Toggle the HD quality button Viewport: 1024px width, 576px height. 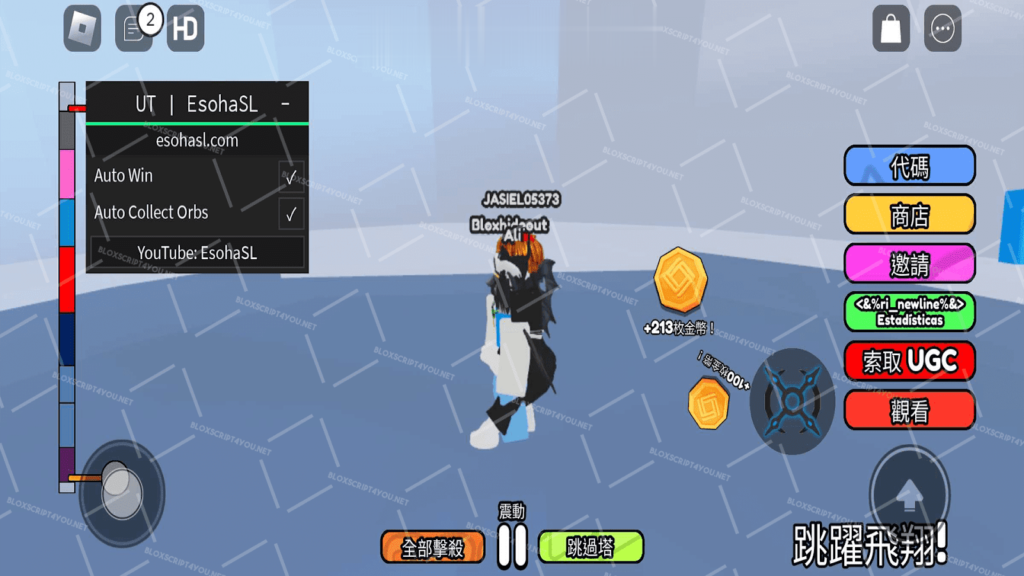pyautogui.click(x=185, y=29)
